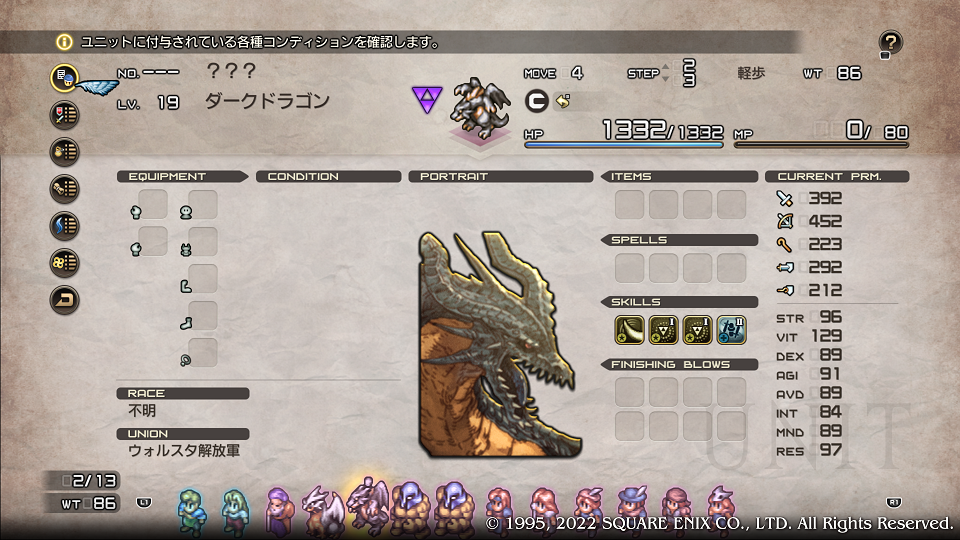The height and width of the screenshot is (540, 960).
Task: Show the spells list tab with scroll icon
Action: tap(65, 188)
